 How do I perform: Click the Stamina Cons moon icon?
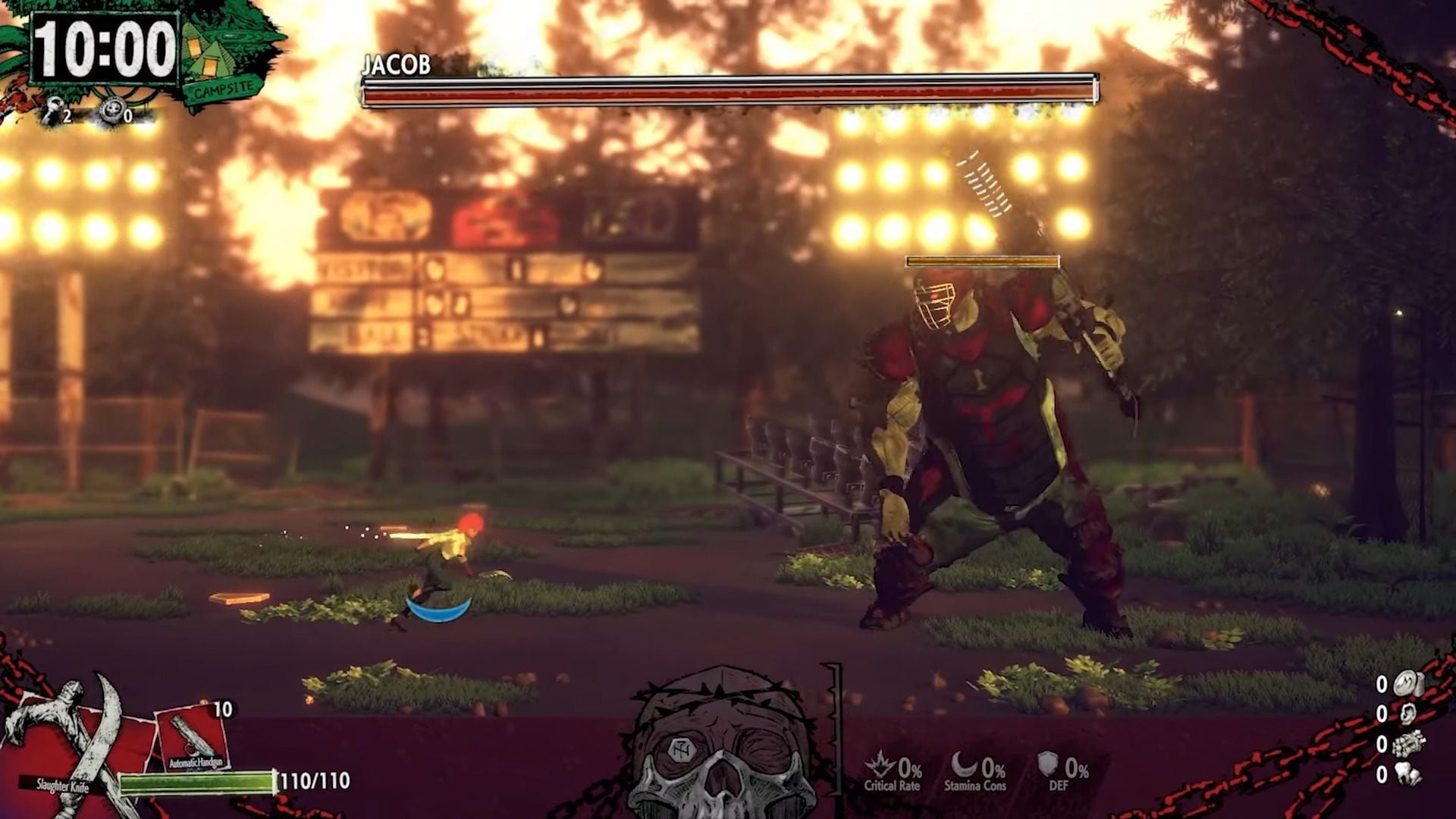(964, 764)
